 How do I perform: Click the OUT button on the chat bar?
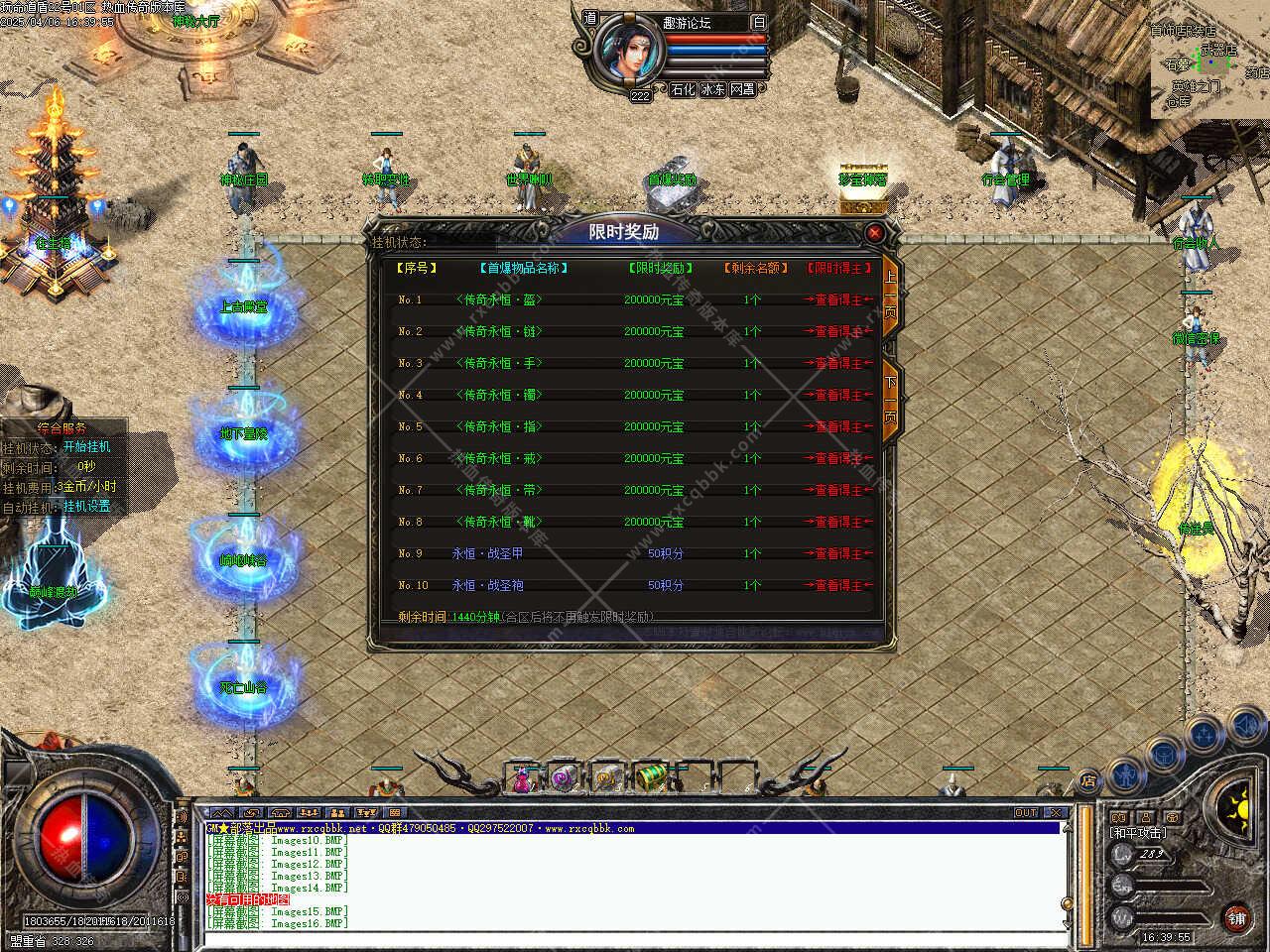1026,813
